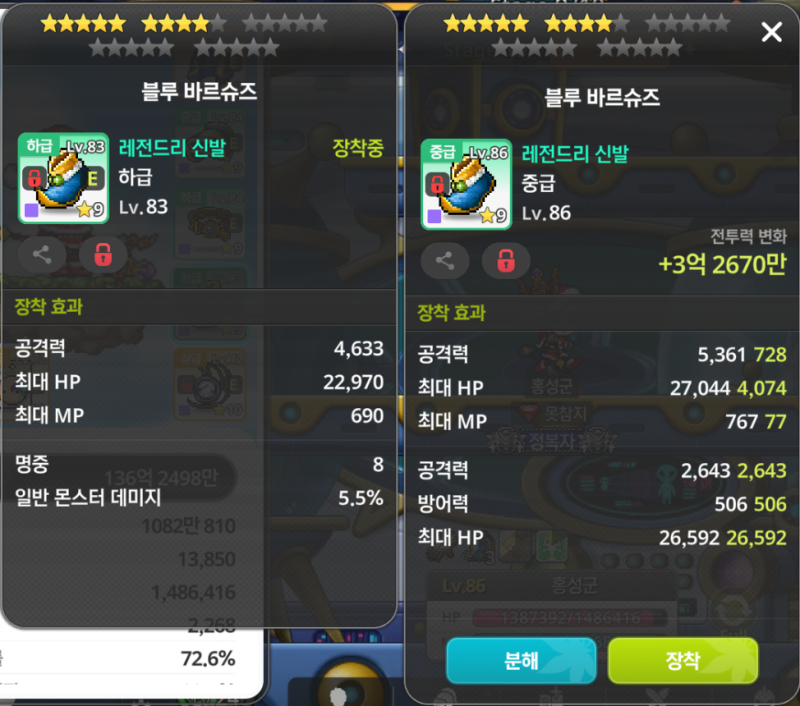
Task: Select the equipped Lv.83 shoes icon
Action: click(x=63, y=178)
